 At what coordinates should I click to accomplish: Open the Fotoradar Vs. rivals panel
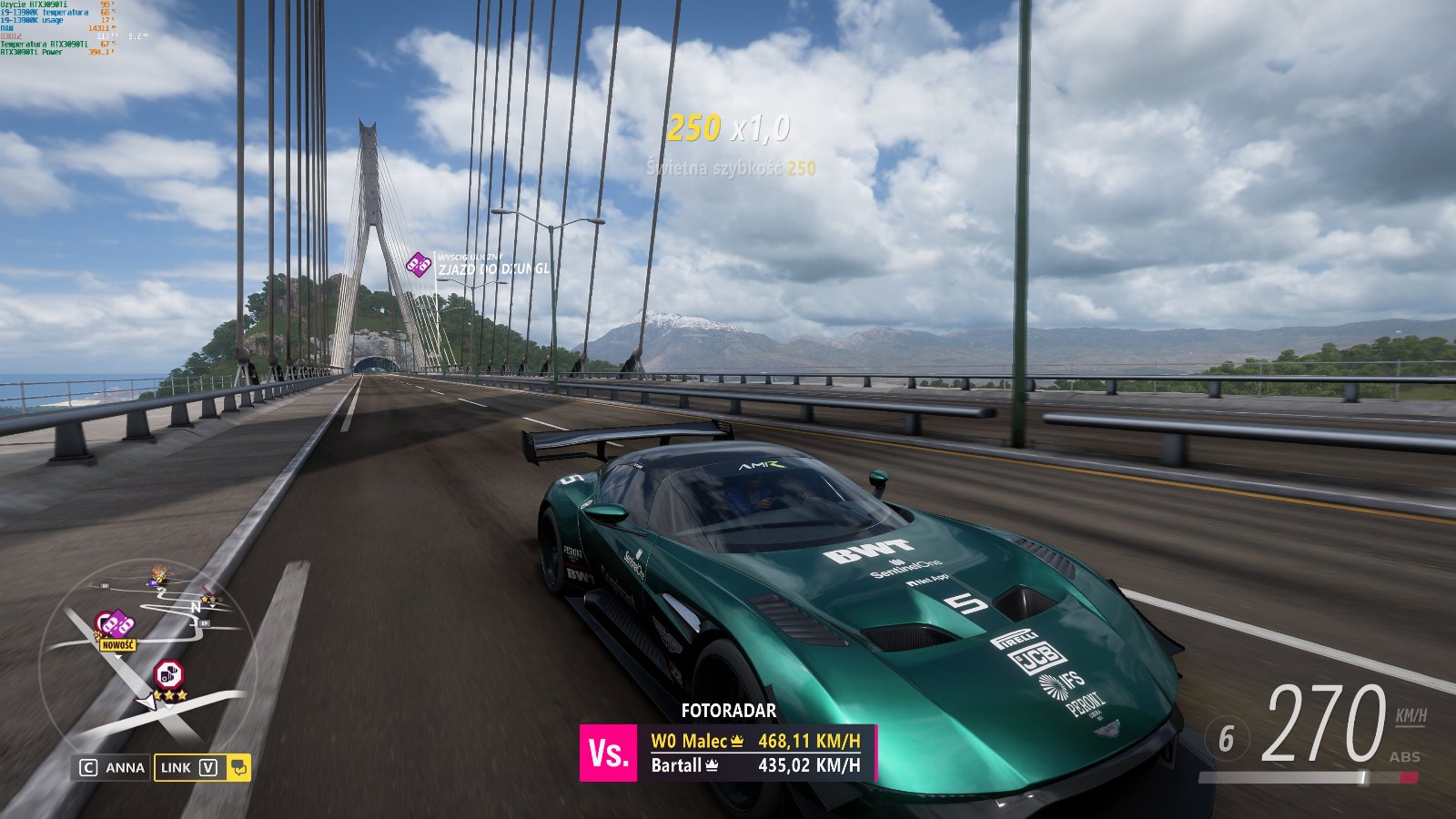[x=727, y=753]
